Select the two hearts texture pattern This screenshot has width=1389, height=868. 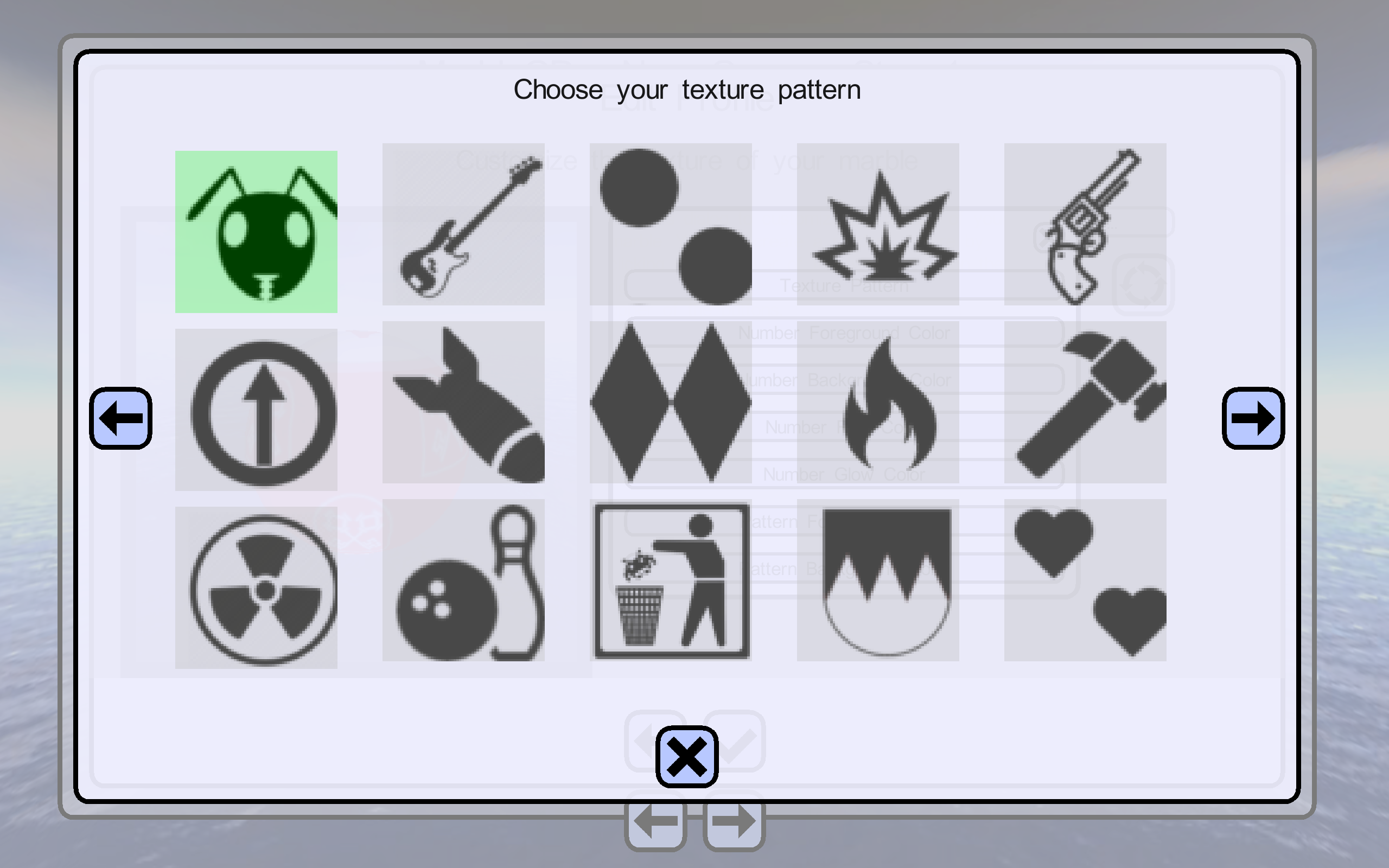1085,580
